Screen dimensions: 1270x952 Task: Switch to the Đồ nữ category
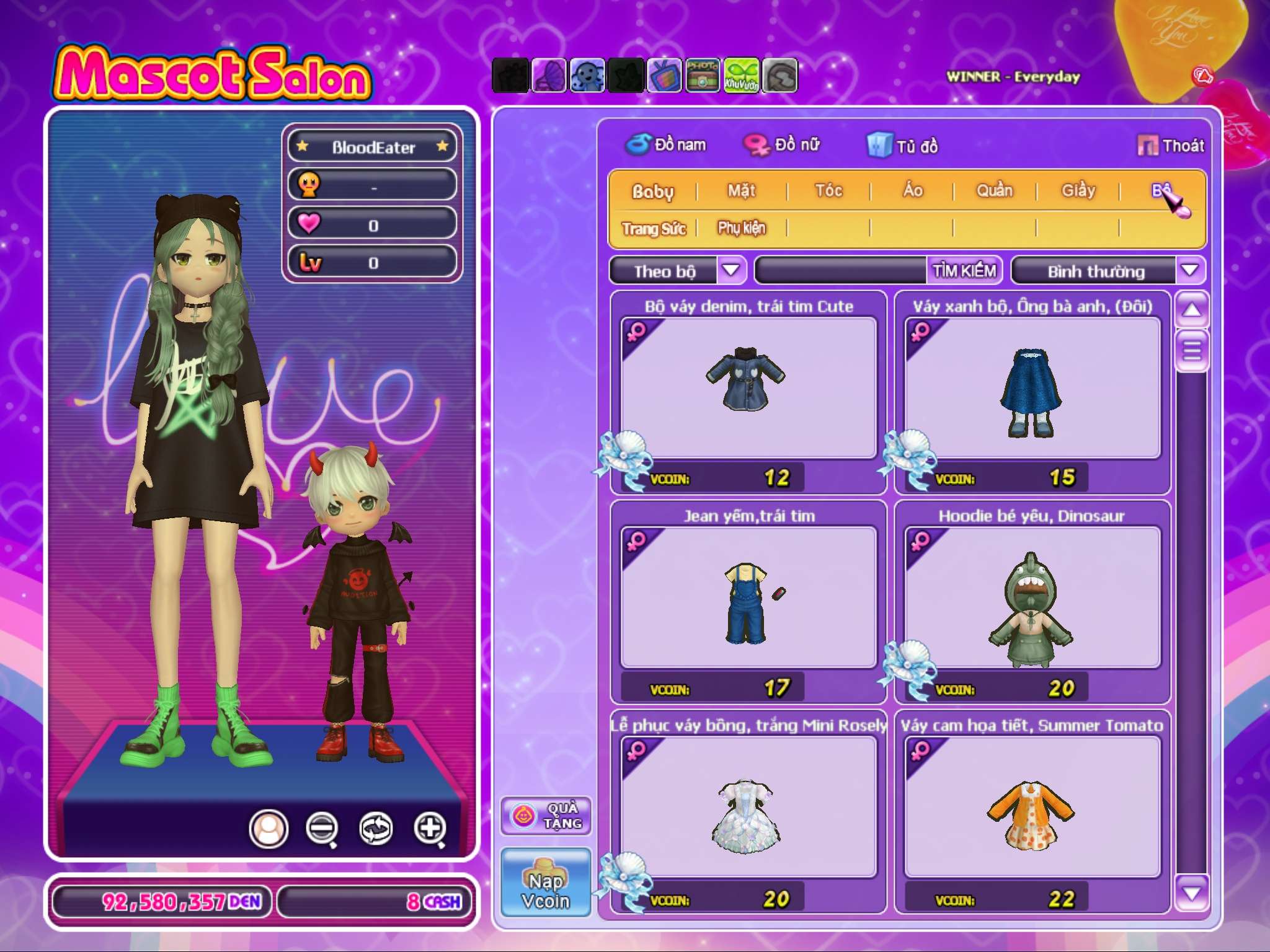[x=783, y=145]
